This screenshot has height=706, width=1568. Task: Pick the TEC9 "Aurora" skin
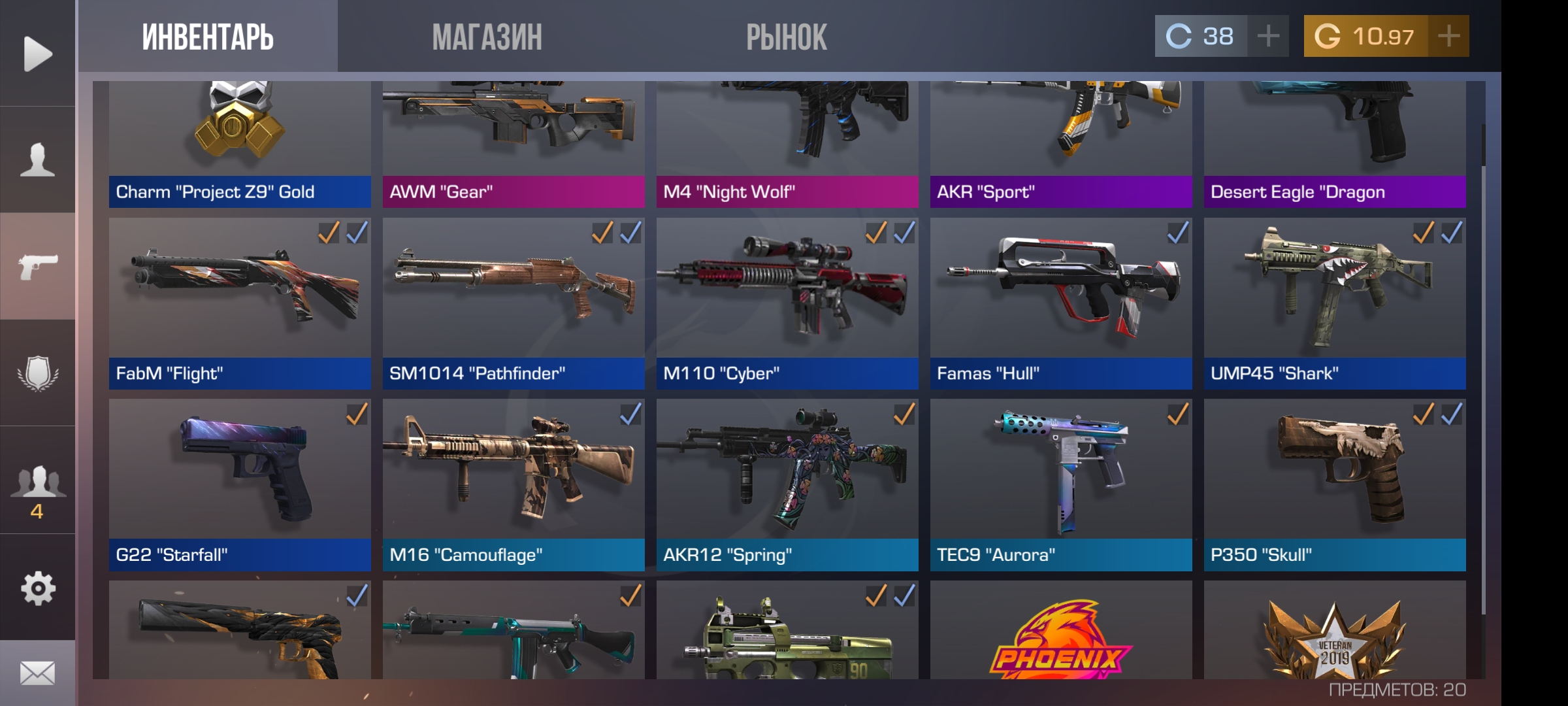point(1061,484)
